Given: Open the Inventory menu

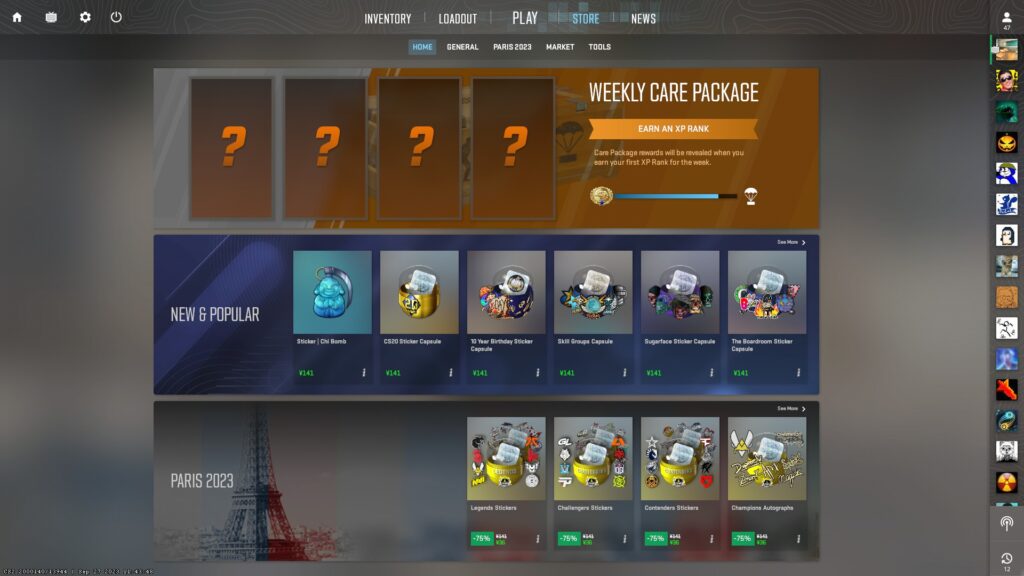Looking at the screenshot, I should (387, 19).
